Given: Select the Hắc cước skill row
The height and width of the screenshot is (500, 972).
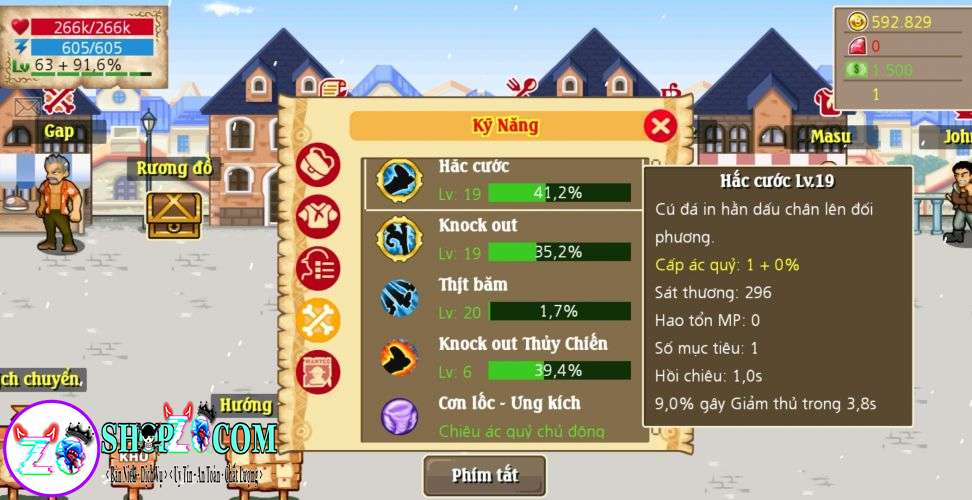Looking at the screenshot, I should pyautogui.click(x=503, y=182).
